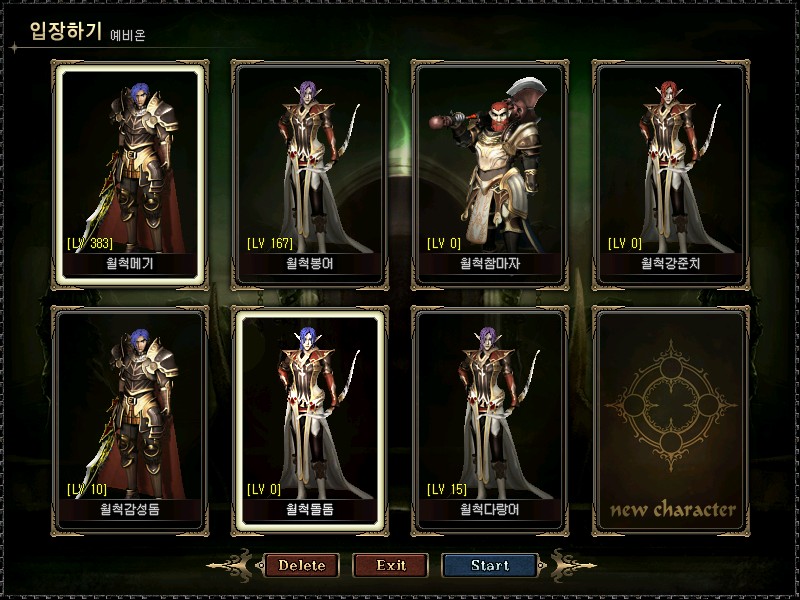The width and height of the screenshot is (800, 600).
Task: Open the new character creation slot
Action: (669, 417)
